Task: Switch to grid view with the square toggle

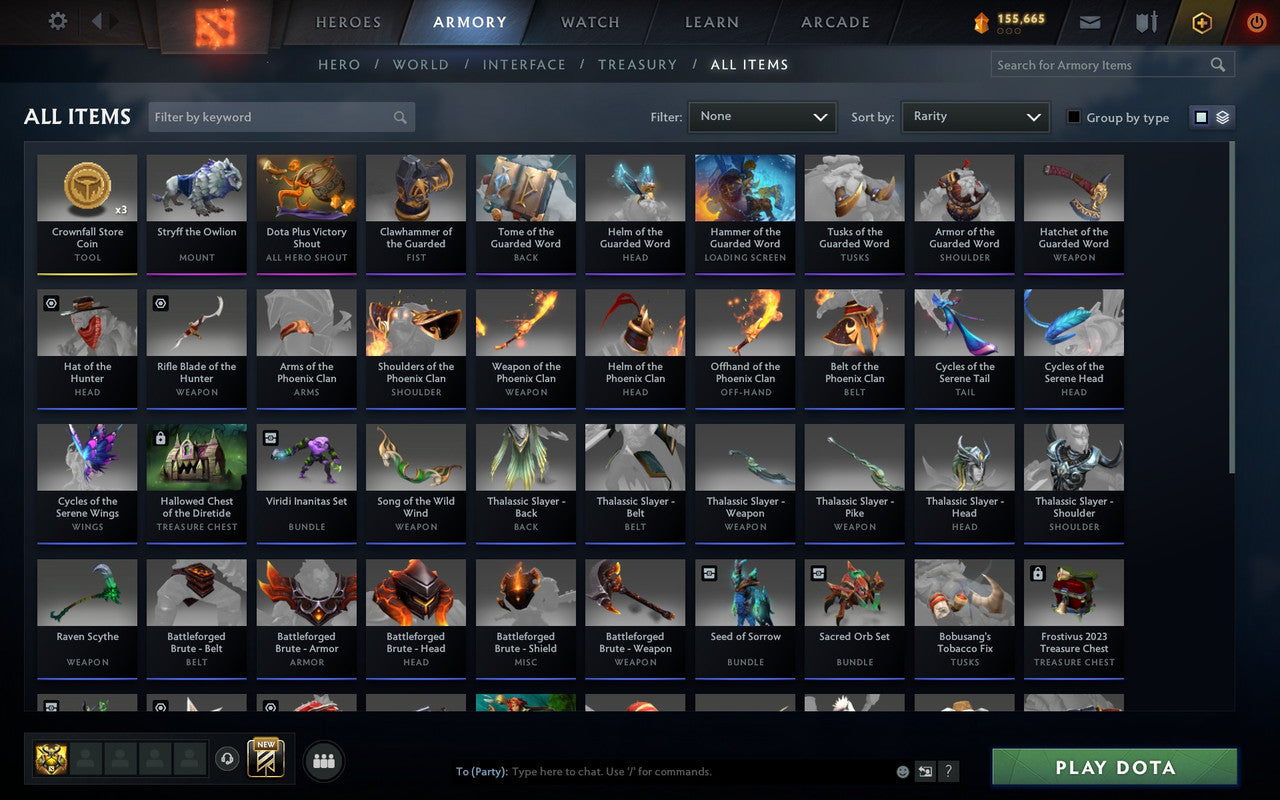Action: tap(1199, 116)
